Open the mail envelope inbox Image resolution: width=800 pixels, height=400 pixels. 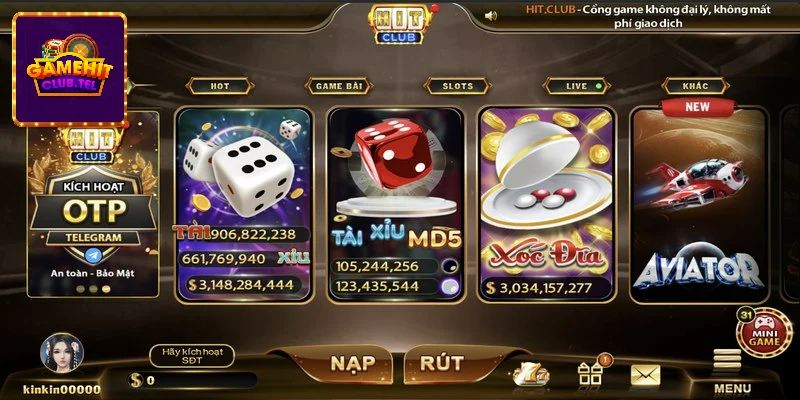click(x=645, y=375)
